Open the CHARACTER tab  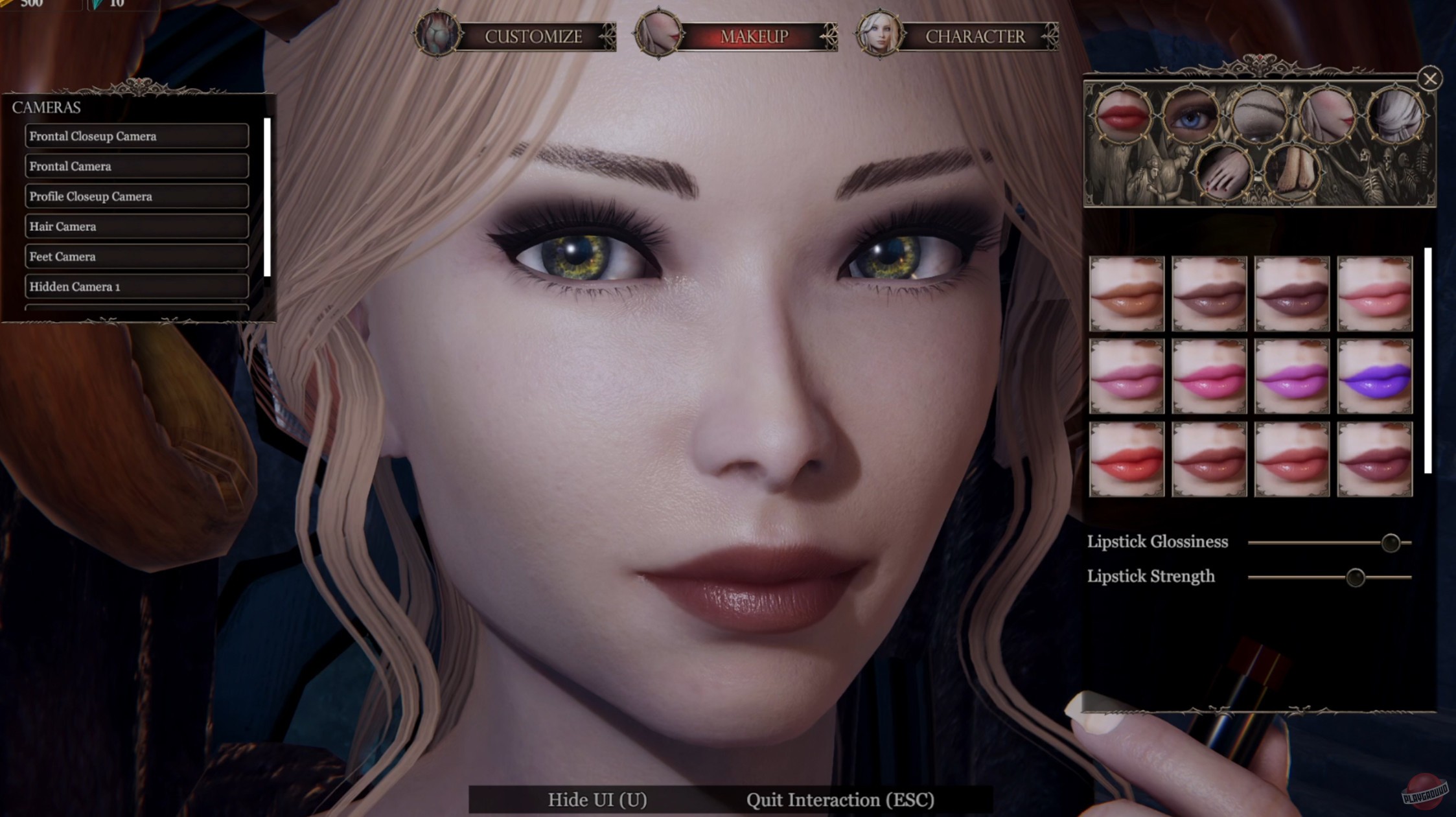click(x=976, y=37)
